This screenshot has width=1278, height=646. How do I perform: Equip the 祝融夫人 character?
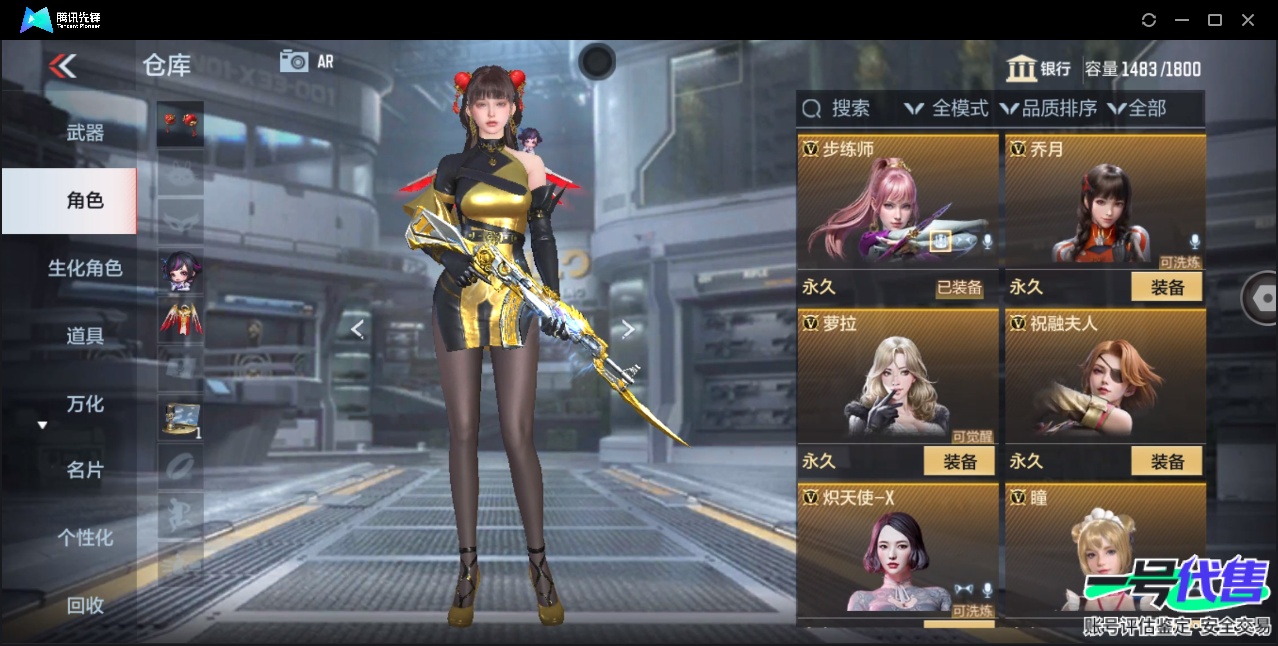[1166, 461]
